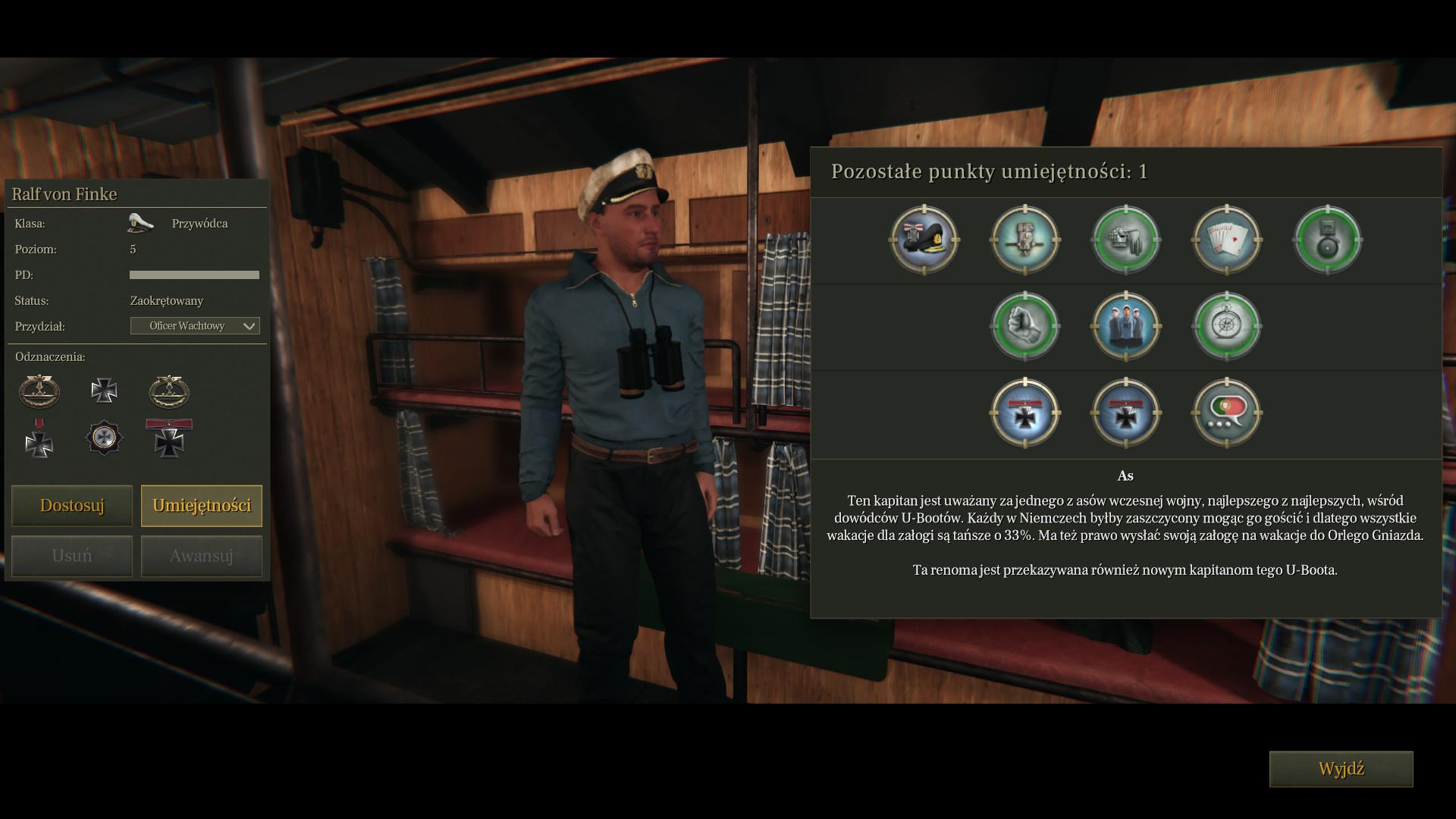
Task: Open the Przydział assignment dropdown
Action: [195, 326]
